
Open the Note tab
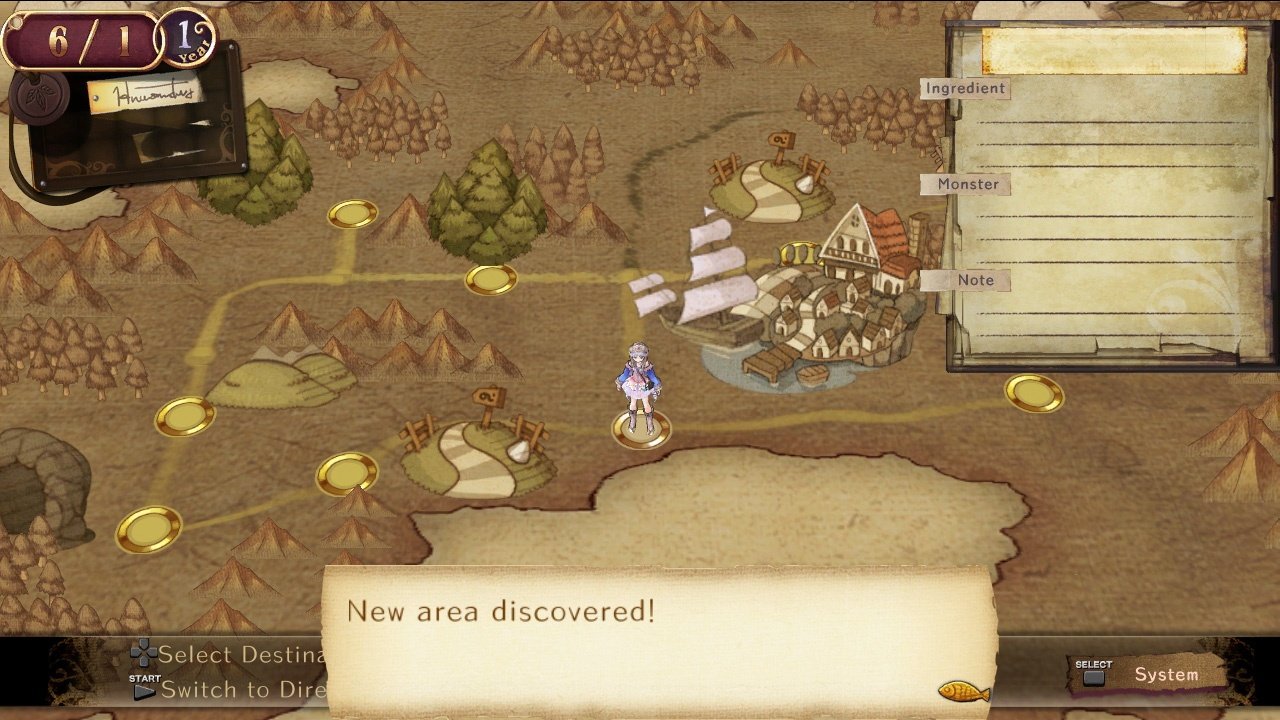pos(978,280)
